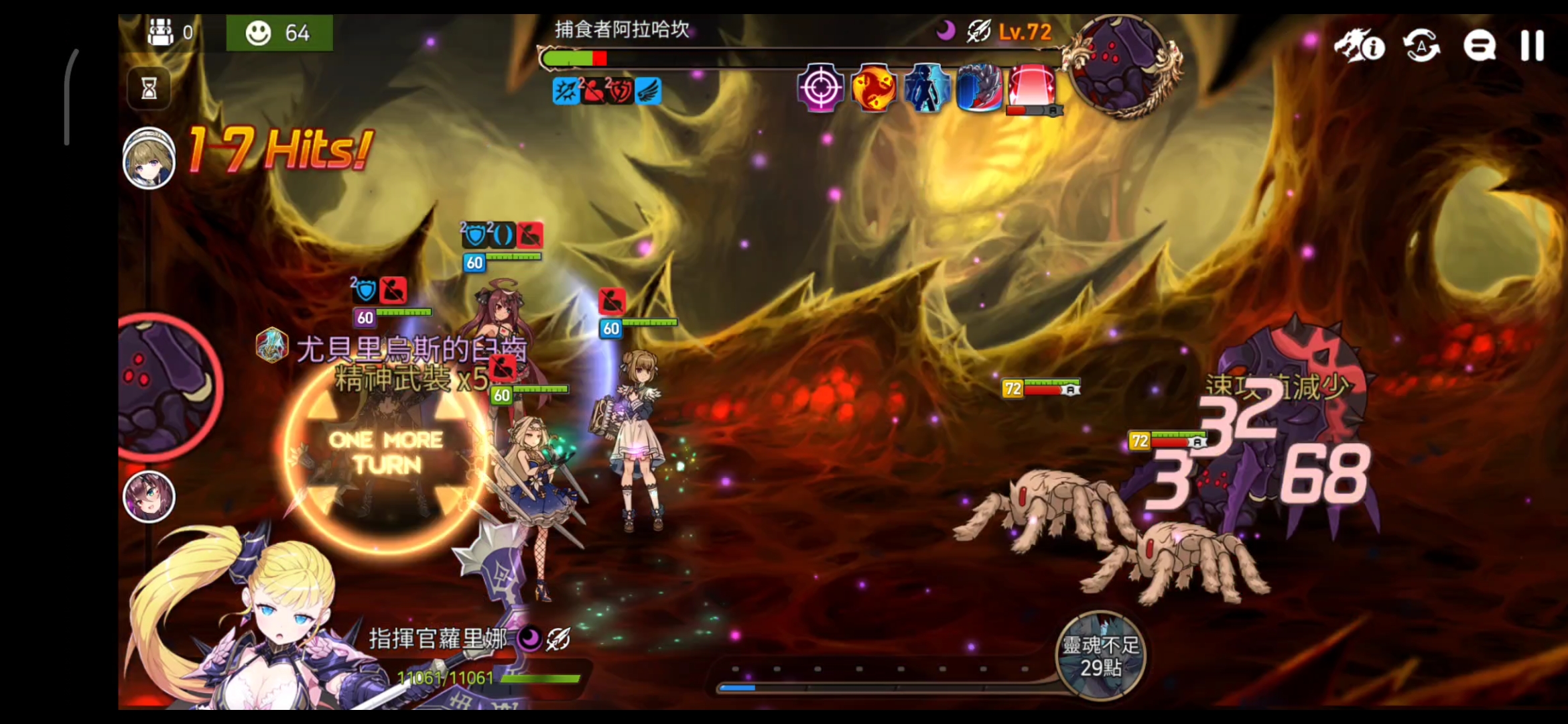Inspect the blue clawed-shield boss skill

[x=978, y=88]
